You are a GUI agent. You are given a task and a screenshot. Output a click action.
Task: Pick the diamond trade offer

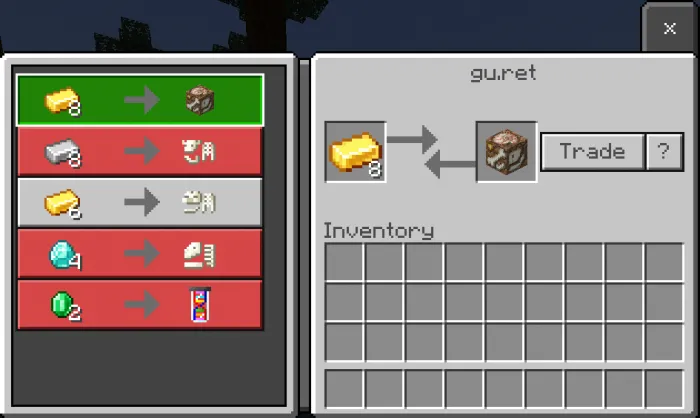pyautogui.click(x=140, y=254)
